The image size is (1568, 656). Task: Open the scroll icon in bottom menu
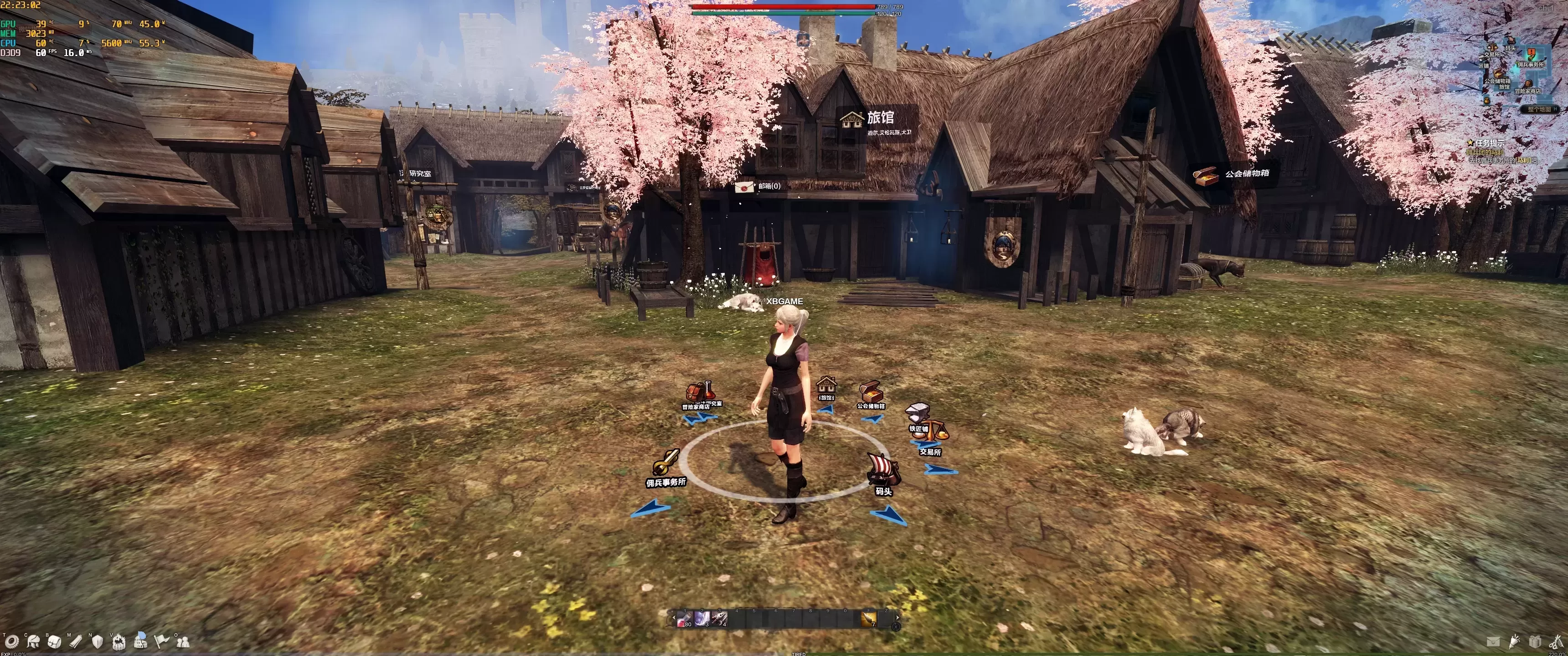click(76, 641)
